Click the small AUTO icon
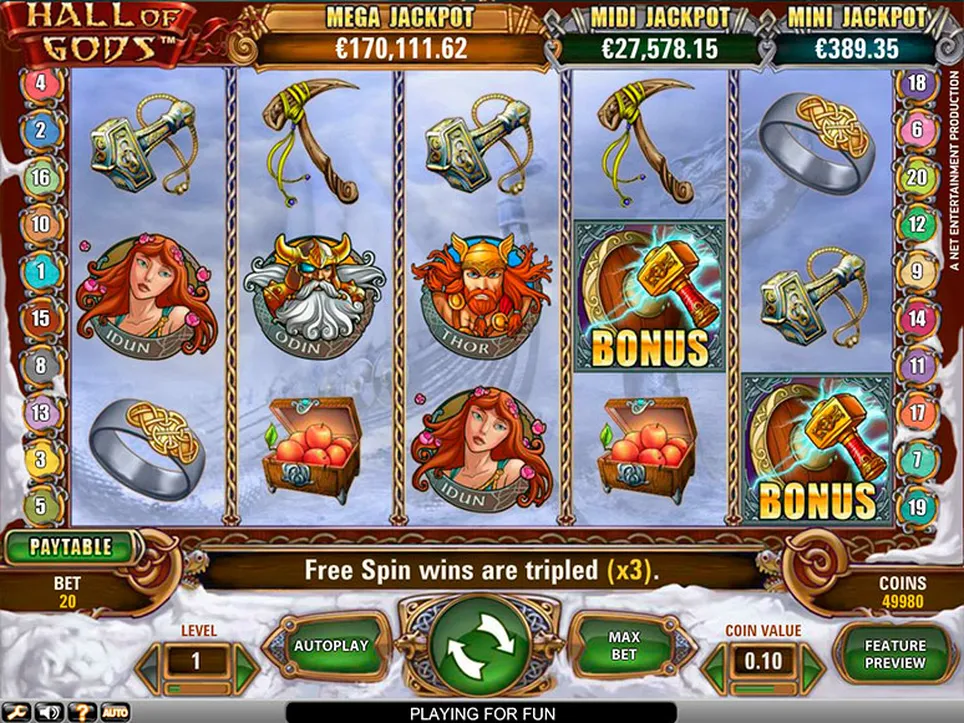This screenshot has height=723, width=964. click(x=114, y=712)
